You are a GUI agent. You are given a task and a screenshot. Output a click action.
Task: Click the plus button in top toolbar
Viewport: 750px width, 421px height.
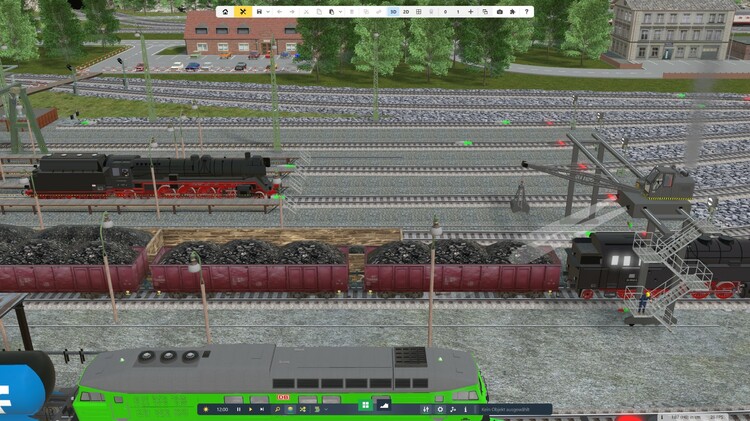(x=470, y=12)
